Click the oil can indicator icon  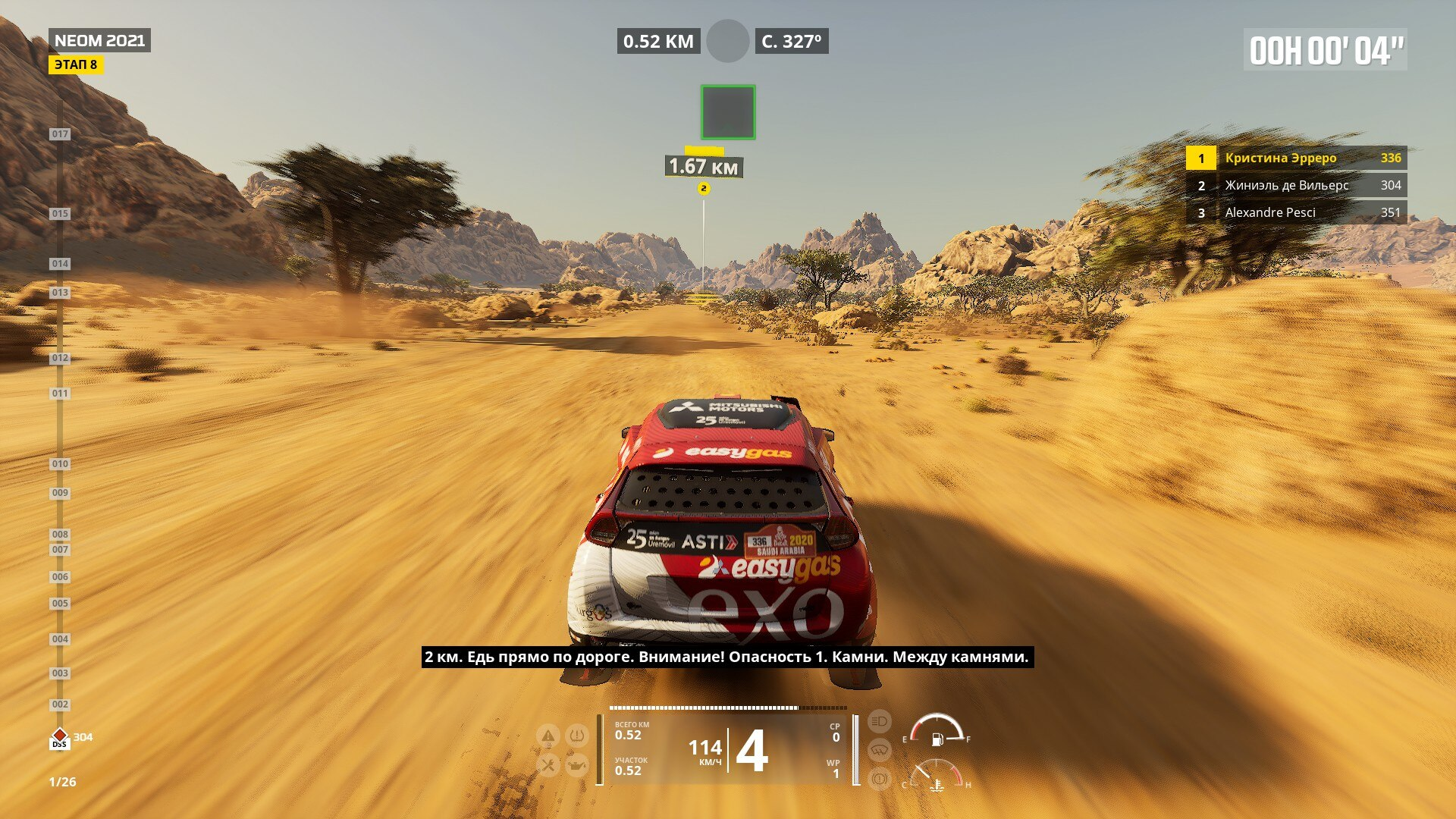(577, 765)
